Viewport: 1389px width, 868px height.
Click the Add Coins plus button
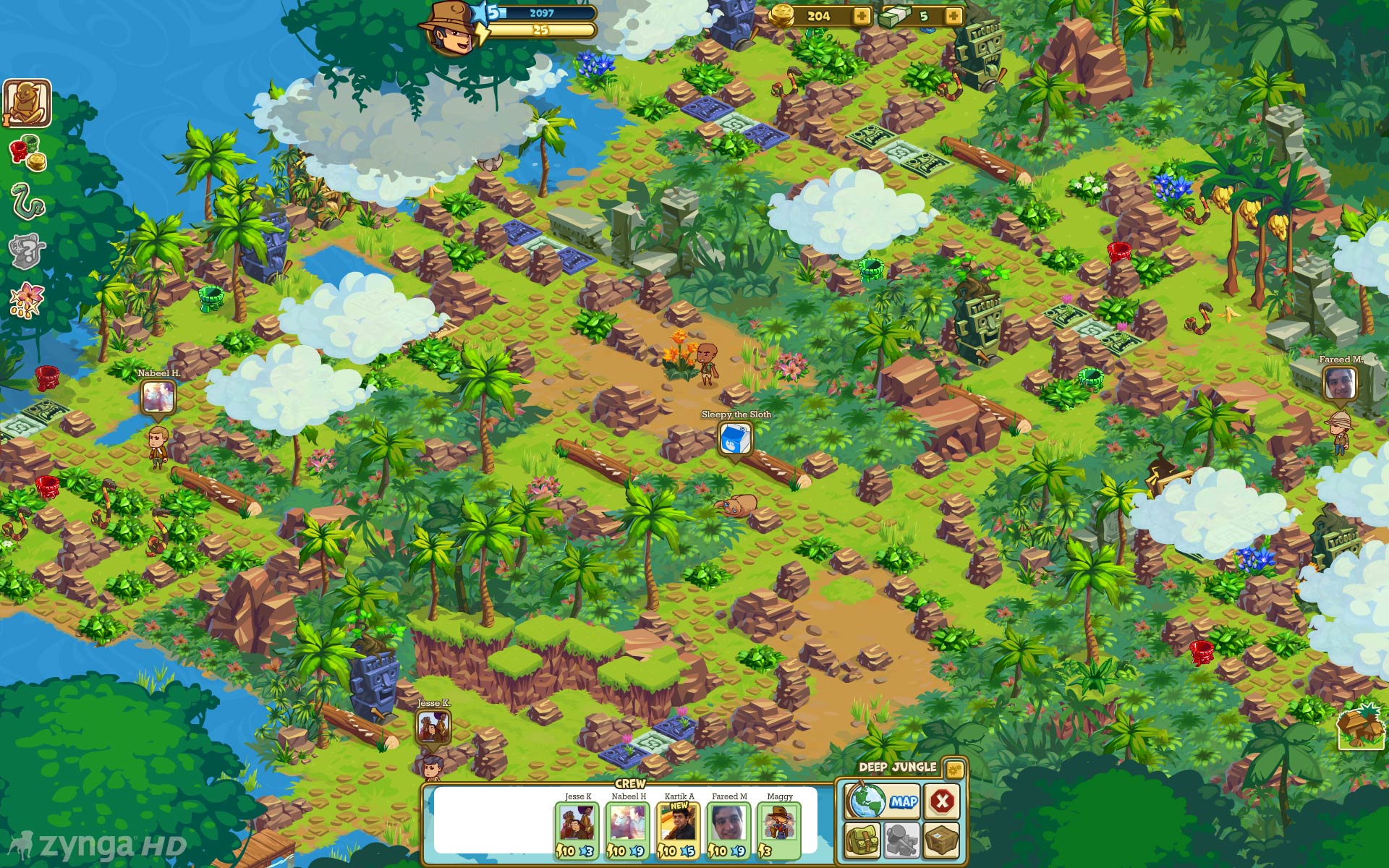point(861,15)
